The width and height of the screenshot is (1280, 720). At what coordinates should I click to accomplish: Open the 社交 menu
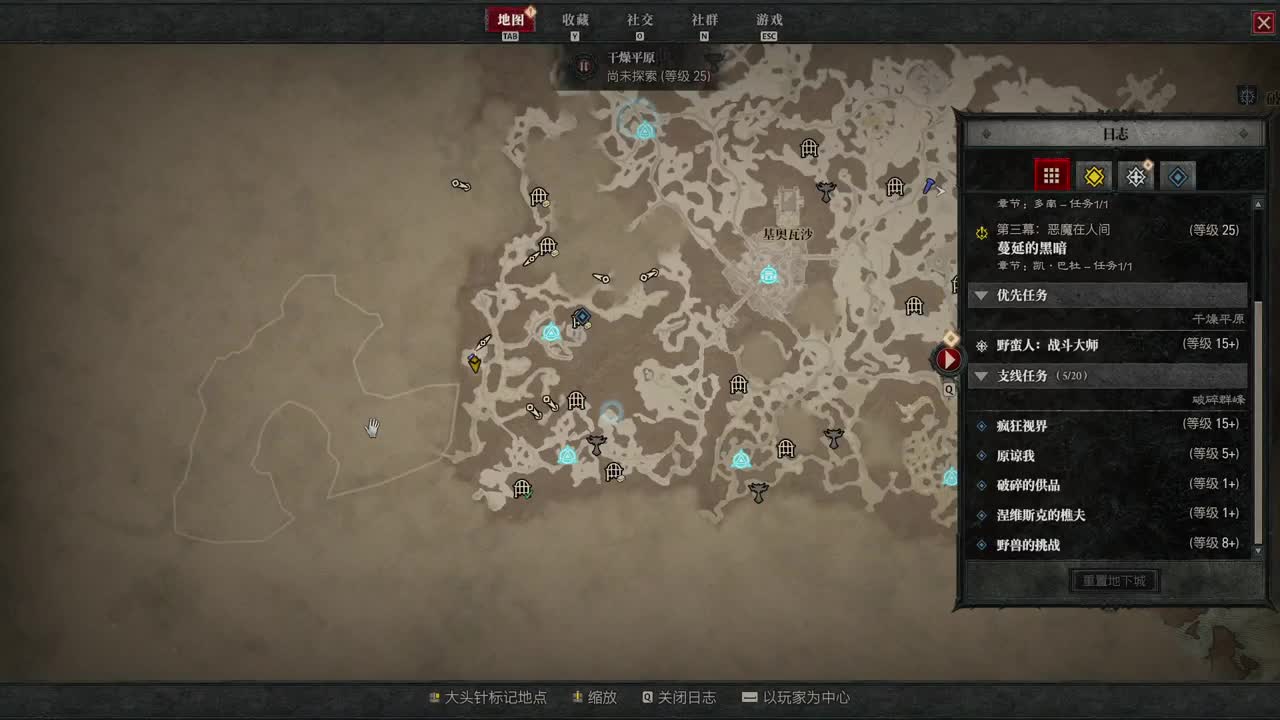coord(641,19)
